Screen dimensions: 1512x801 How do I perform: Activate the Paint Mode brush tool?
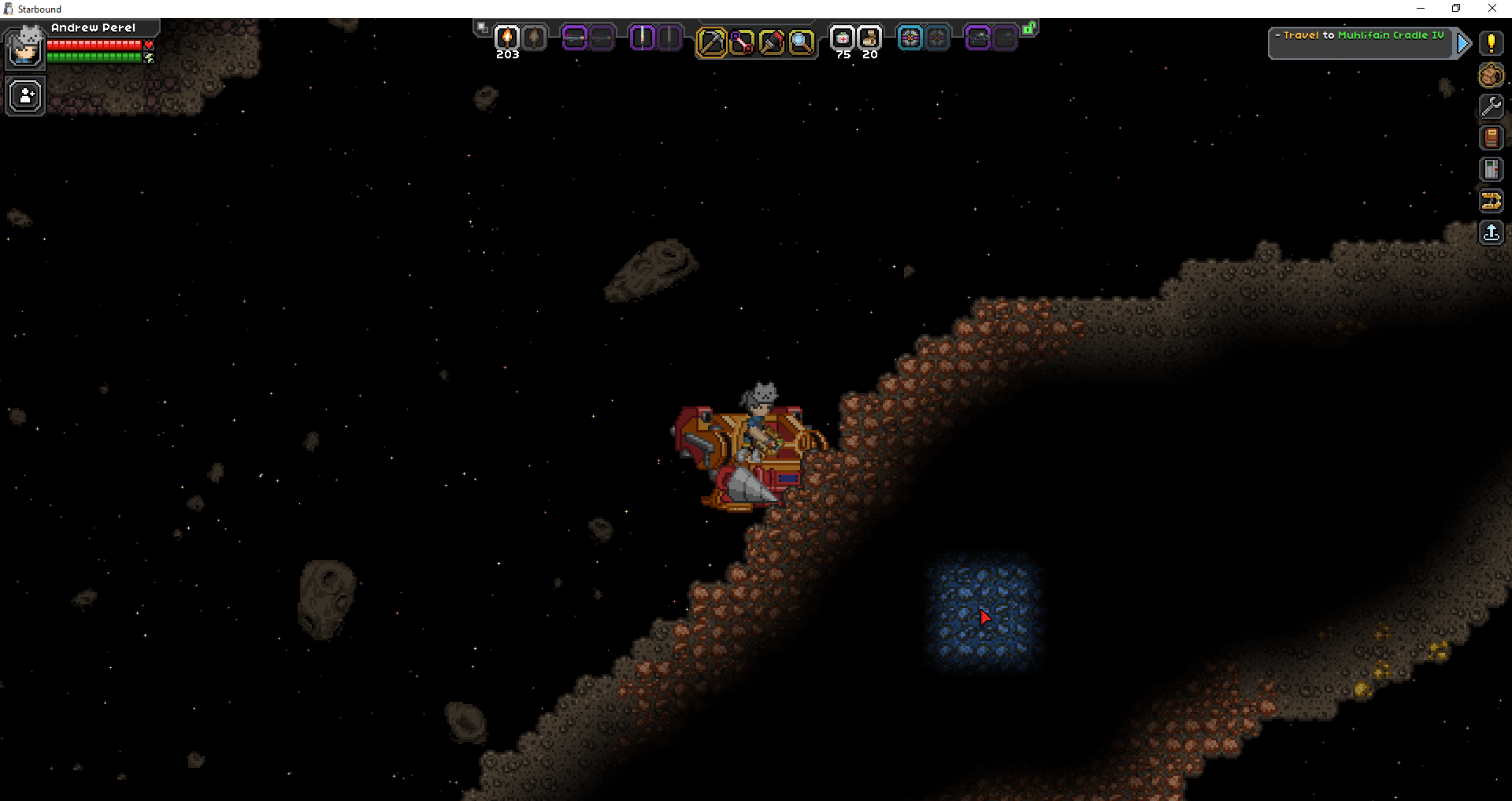[x=772, y=43]
